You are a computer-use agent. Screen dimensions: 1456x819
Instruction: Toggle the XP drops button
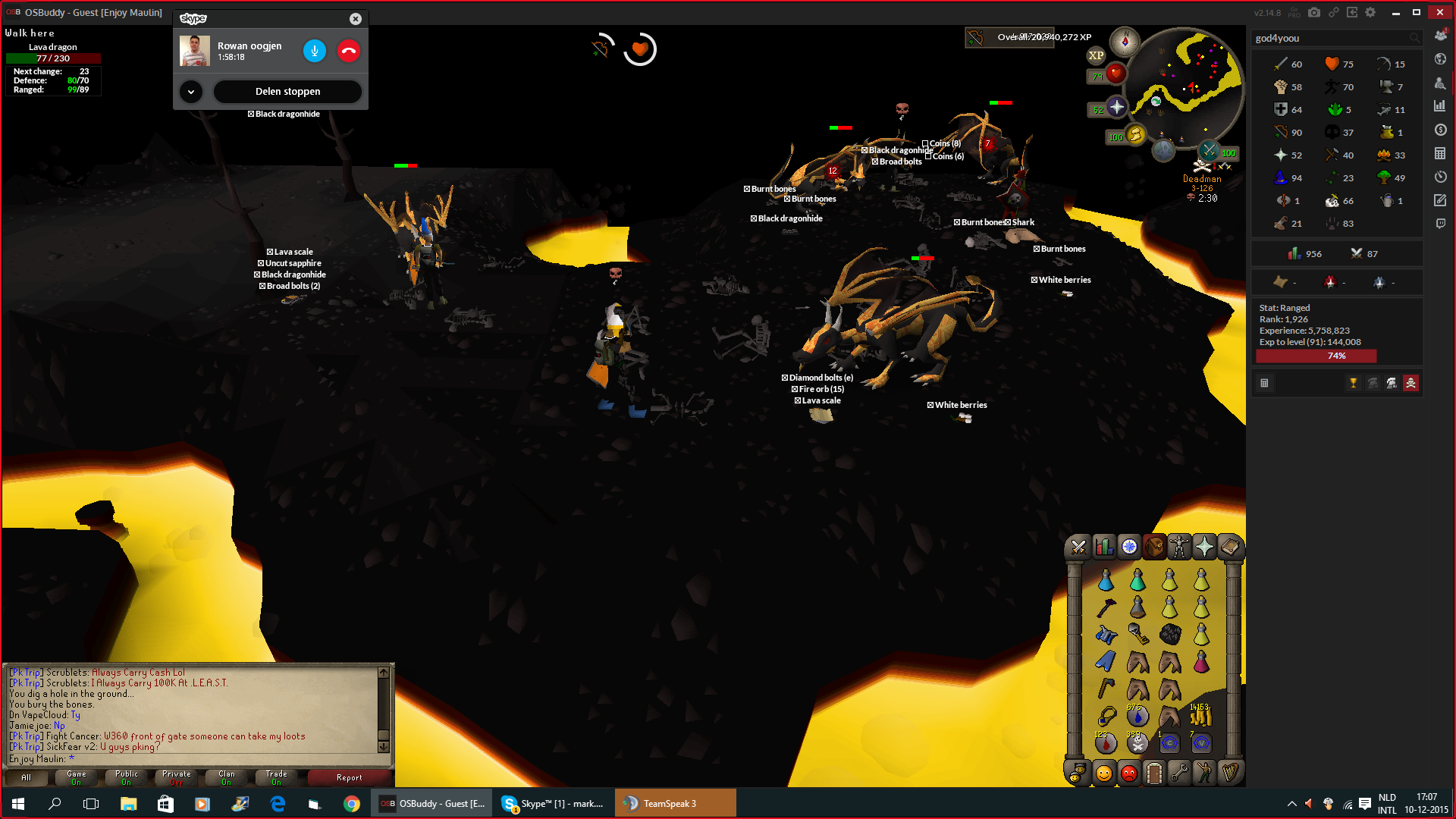coord(1097,55)
